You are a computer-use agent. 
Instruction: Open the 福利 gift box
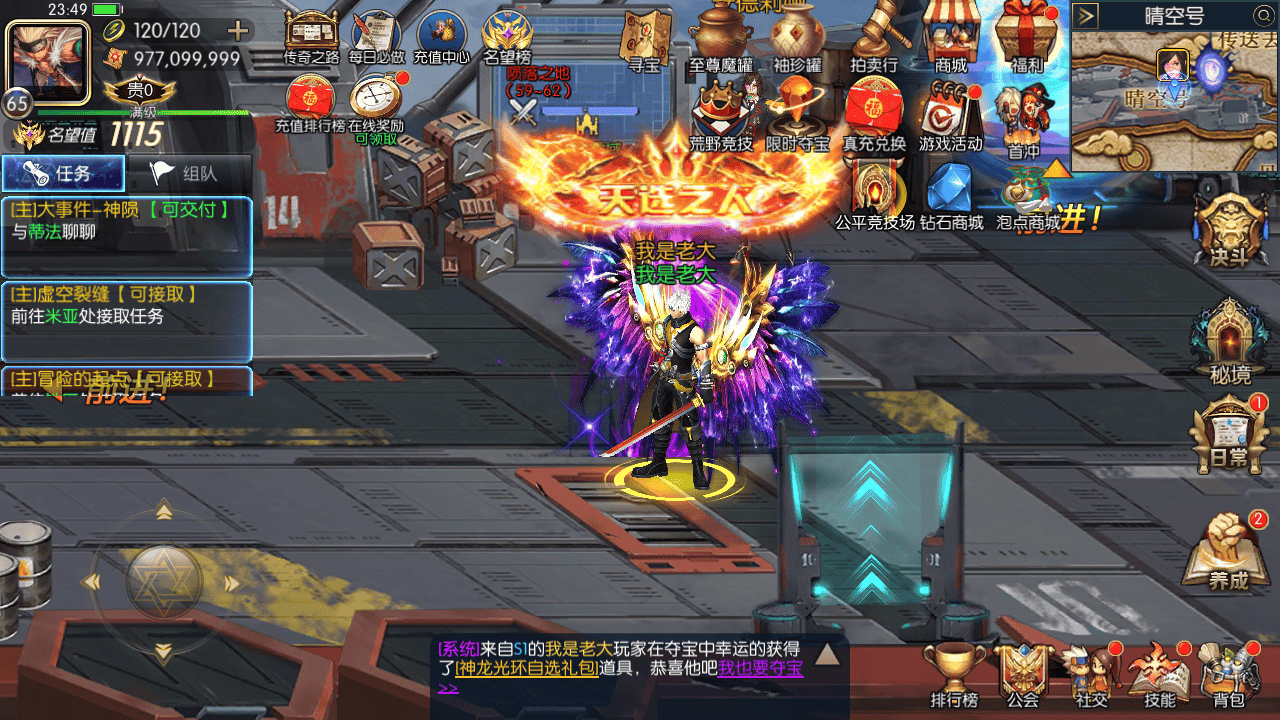[1026, 36]
